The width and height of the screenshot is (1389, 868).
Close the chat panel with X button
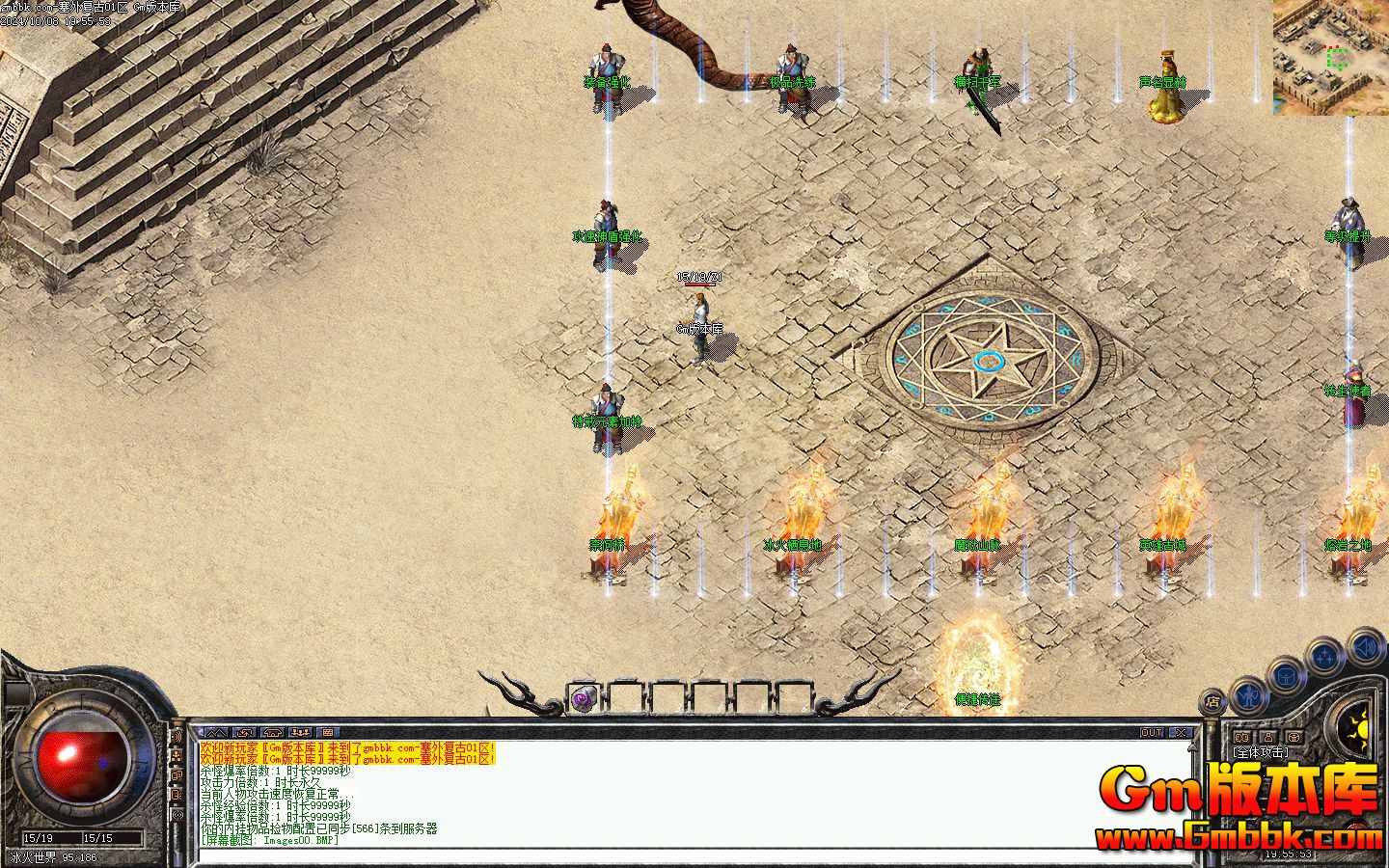point(1182,733)
